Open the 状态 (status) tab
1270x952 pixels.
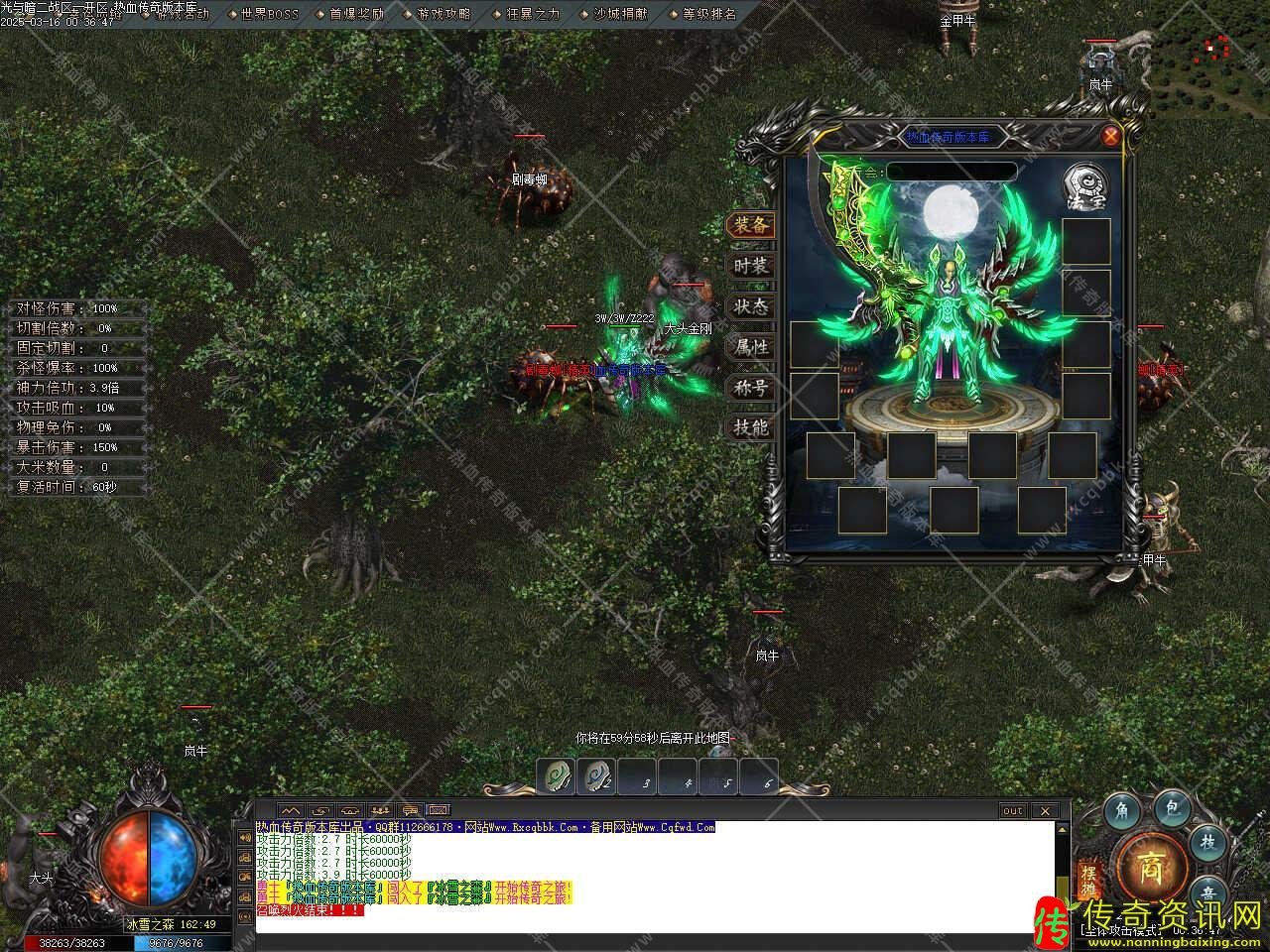pyautogui.click(x=751, y=306)
